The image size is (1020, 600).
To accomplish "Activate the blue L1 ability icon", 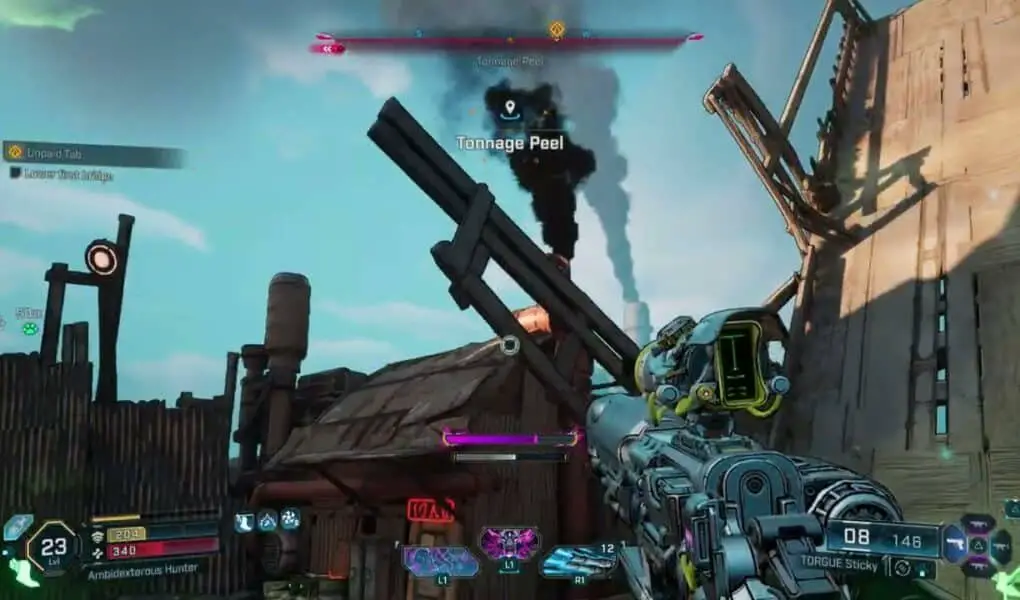I will (x=441, y=560).
